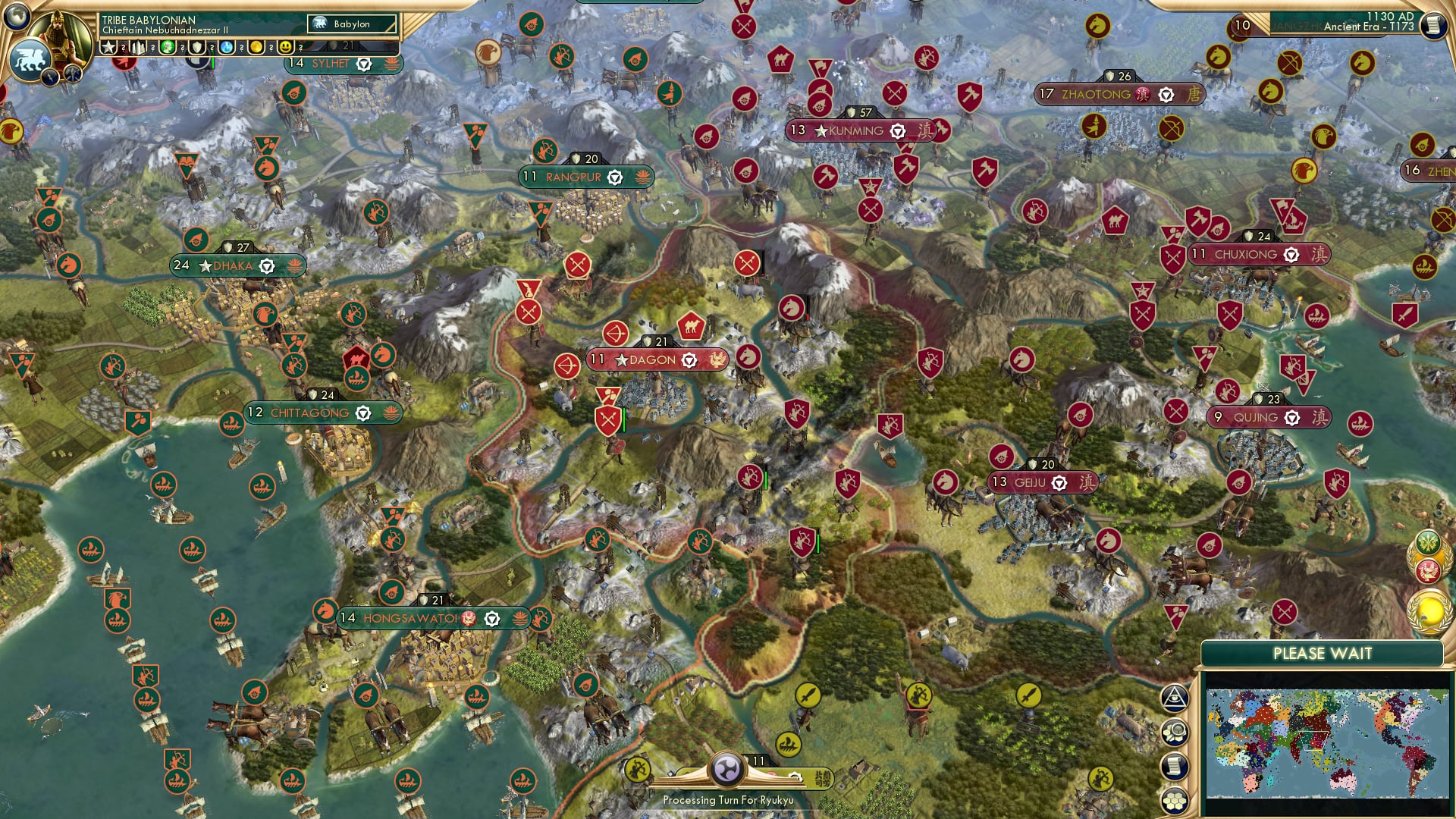The image size is (1456, 819).
Task: Switch to Strategic View with the hex magnifier icon
Action: click(x=1175, y=730)
